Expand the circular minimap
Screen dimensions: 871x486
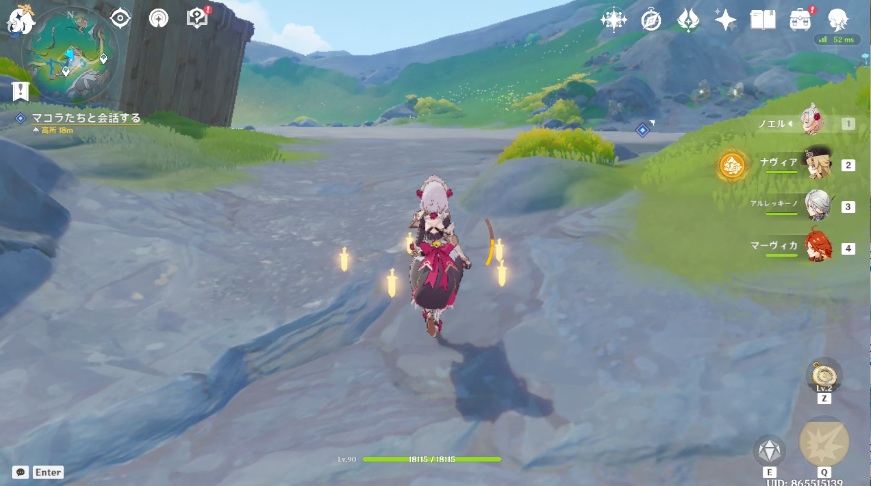point(71,51)
